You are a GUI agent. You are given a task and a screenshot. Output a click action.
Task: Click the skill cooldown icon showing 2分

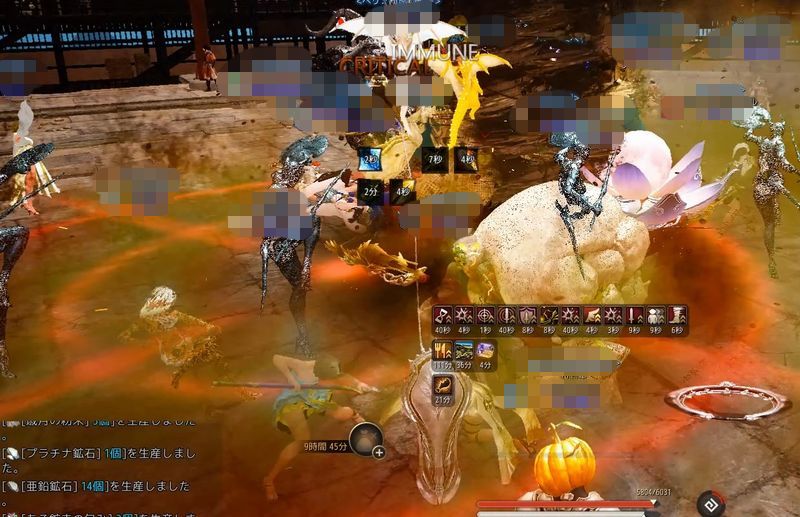click(x=371, y=190)
